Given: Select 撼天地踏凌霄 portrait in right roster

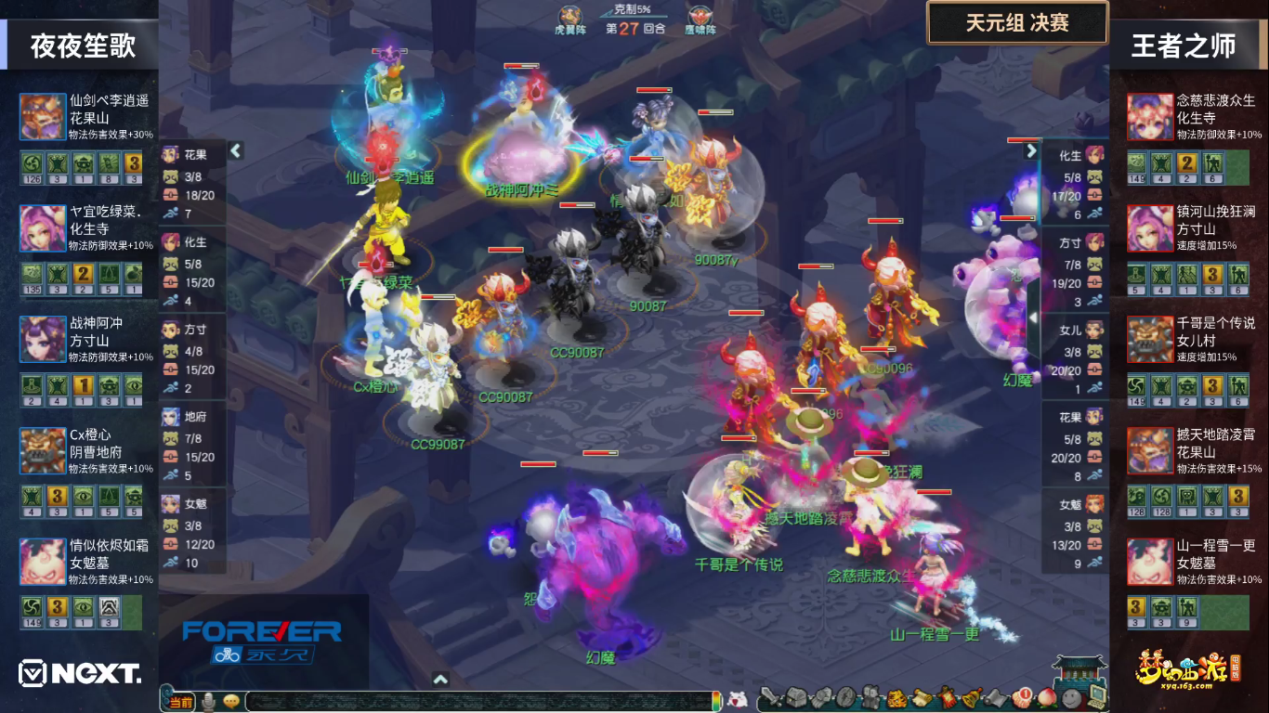Looking at the screenshot, I should tap(1150, 452).
